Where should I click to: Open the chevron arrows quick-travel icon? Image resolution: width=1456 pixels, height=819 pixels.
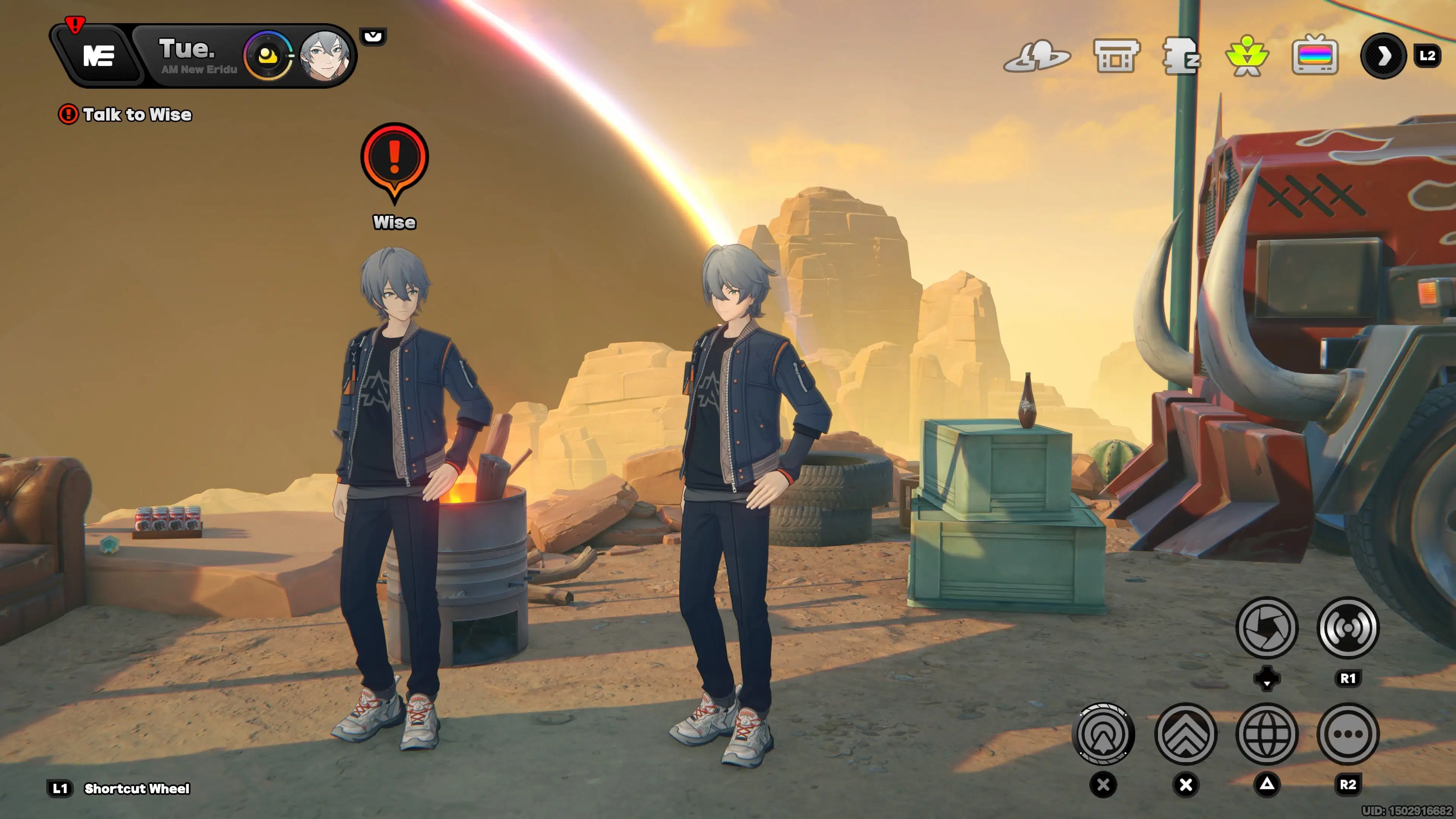pyautogui.click(x=1186, y=734)
